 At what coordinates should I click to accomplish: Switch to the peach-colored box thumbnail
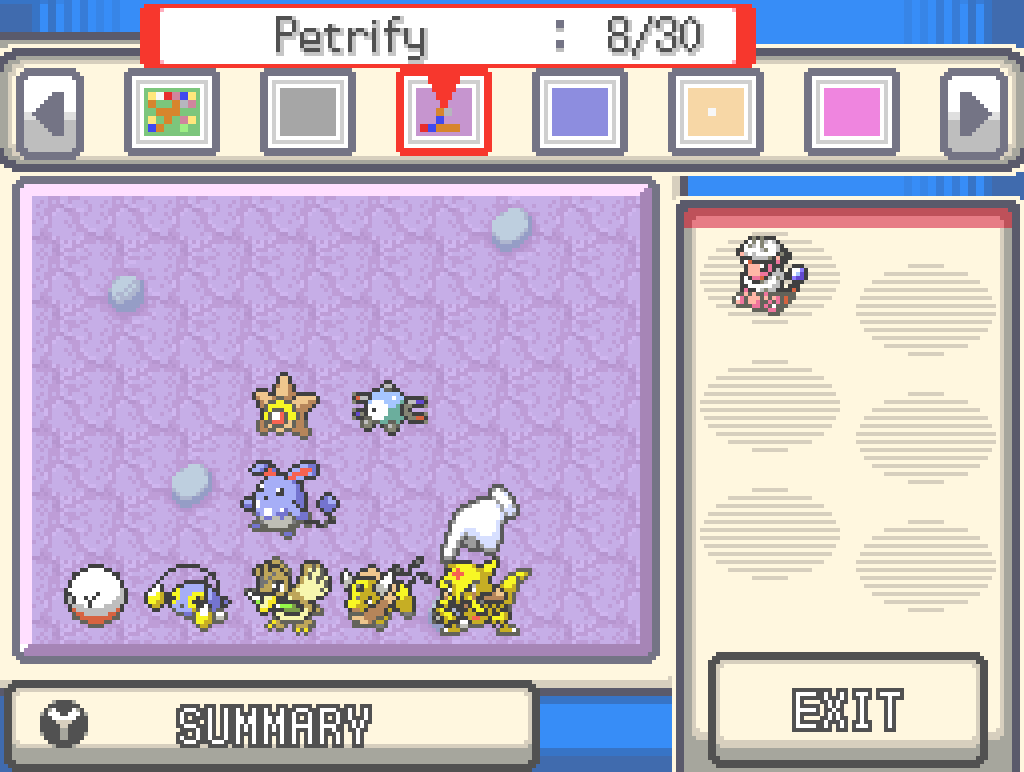(x=716, y=112)
